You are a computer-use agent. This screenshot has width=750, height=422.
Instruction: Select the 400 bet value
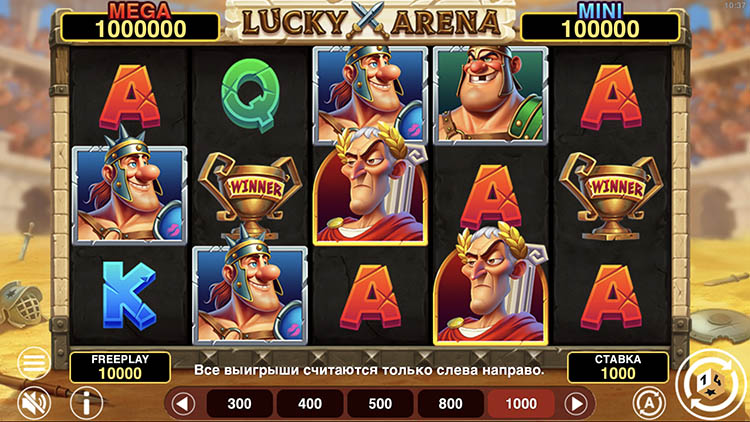click(310, 404)
